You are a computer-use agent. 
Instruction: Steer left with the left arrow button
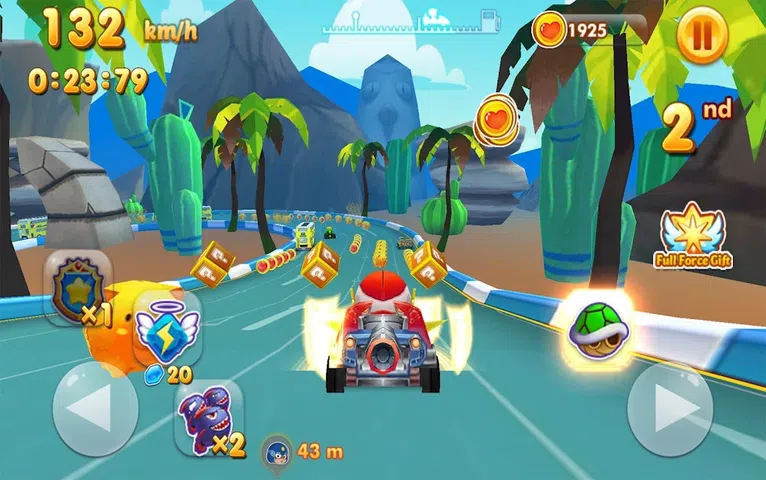95,408
